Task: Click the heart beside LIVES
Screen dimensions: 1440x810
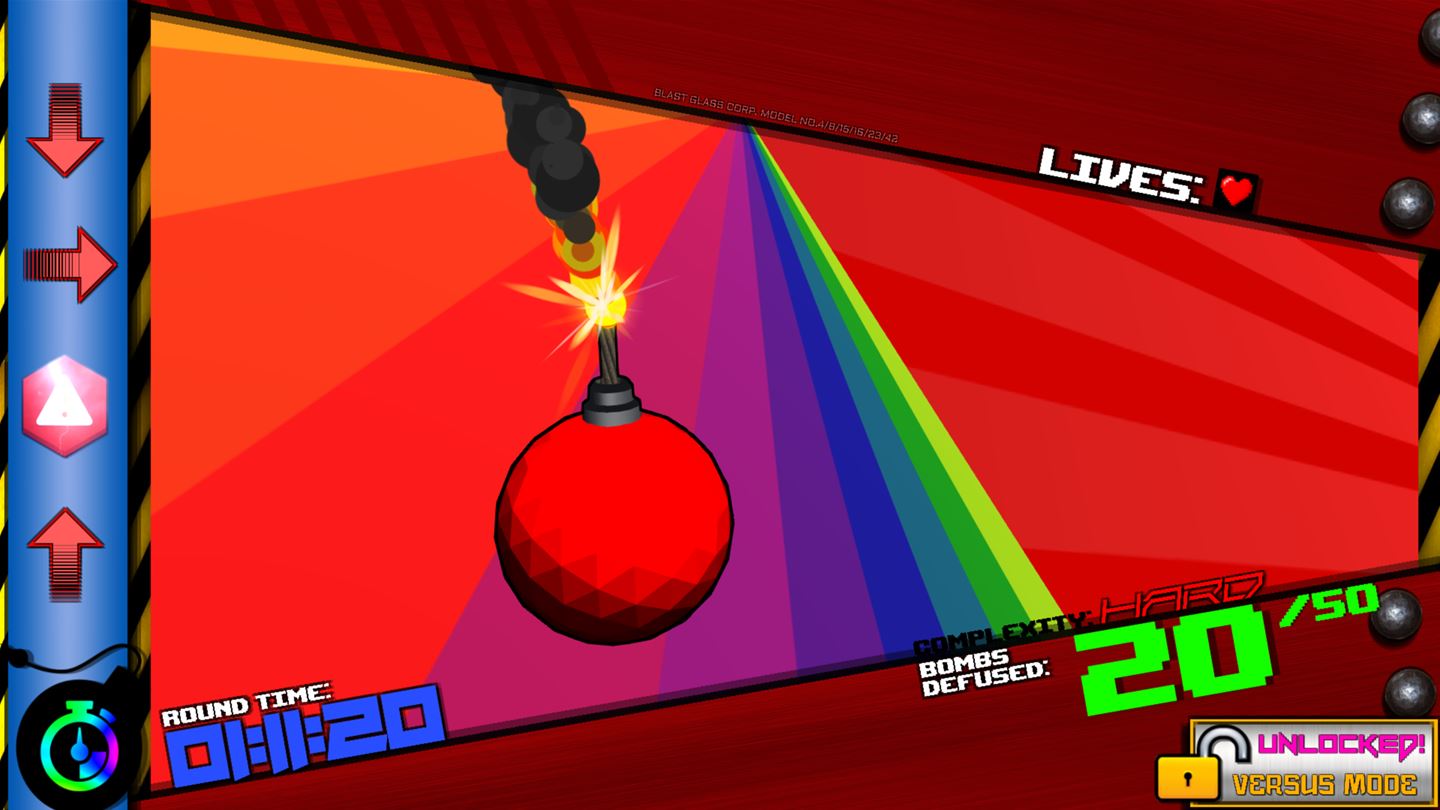Action: pyautogui.click(x=1237, y=190)
